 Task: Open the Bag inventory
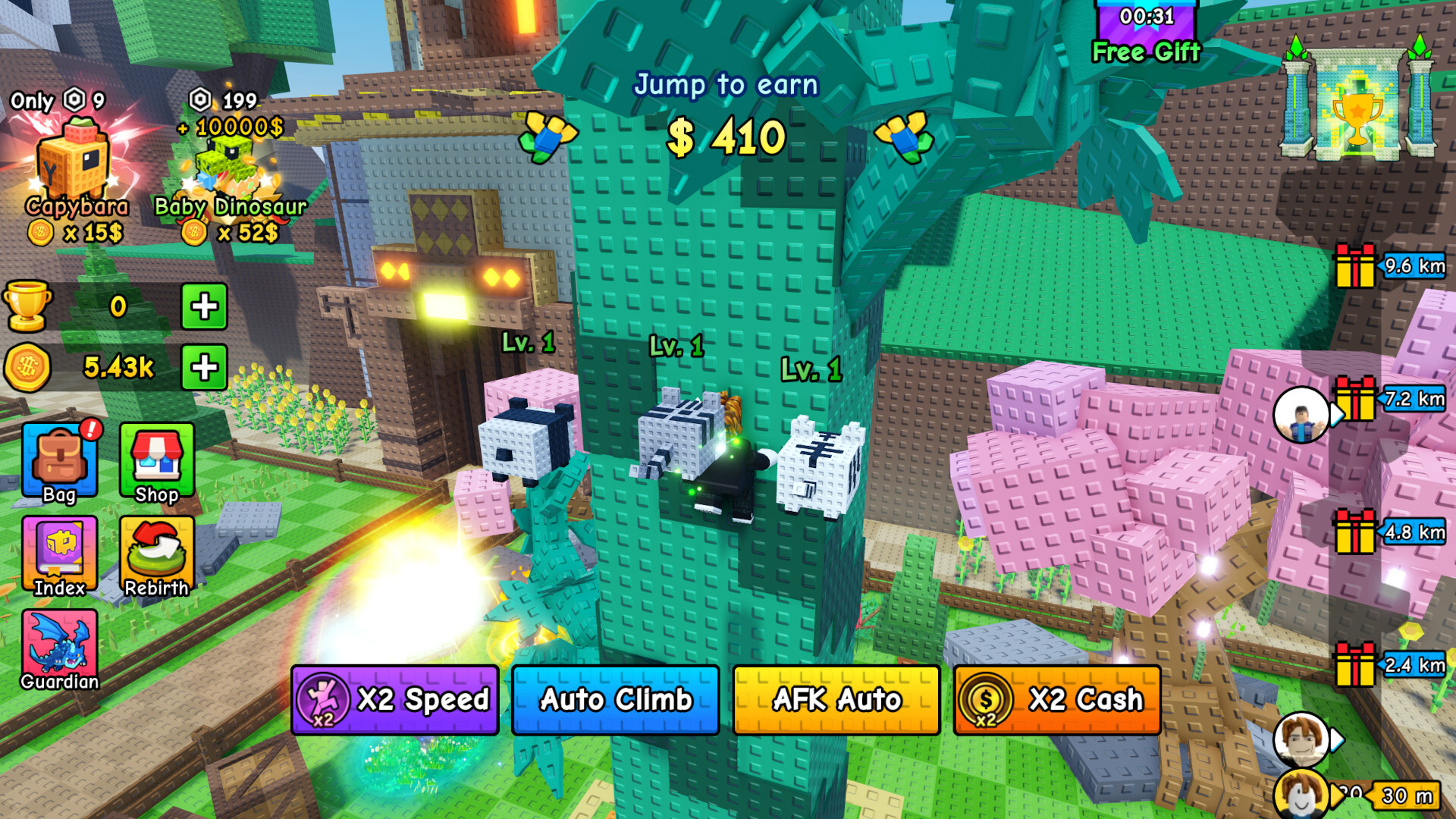(x=60, y=463)
